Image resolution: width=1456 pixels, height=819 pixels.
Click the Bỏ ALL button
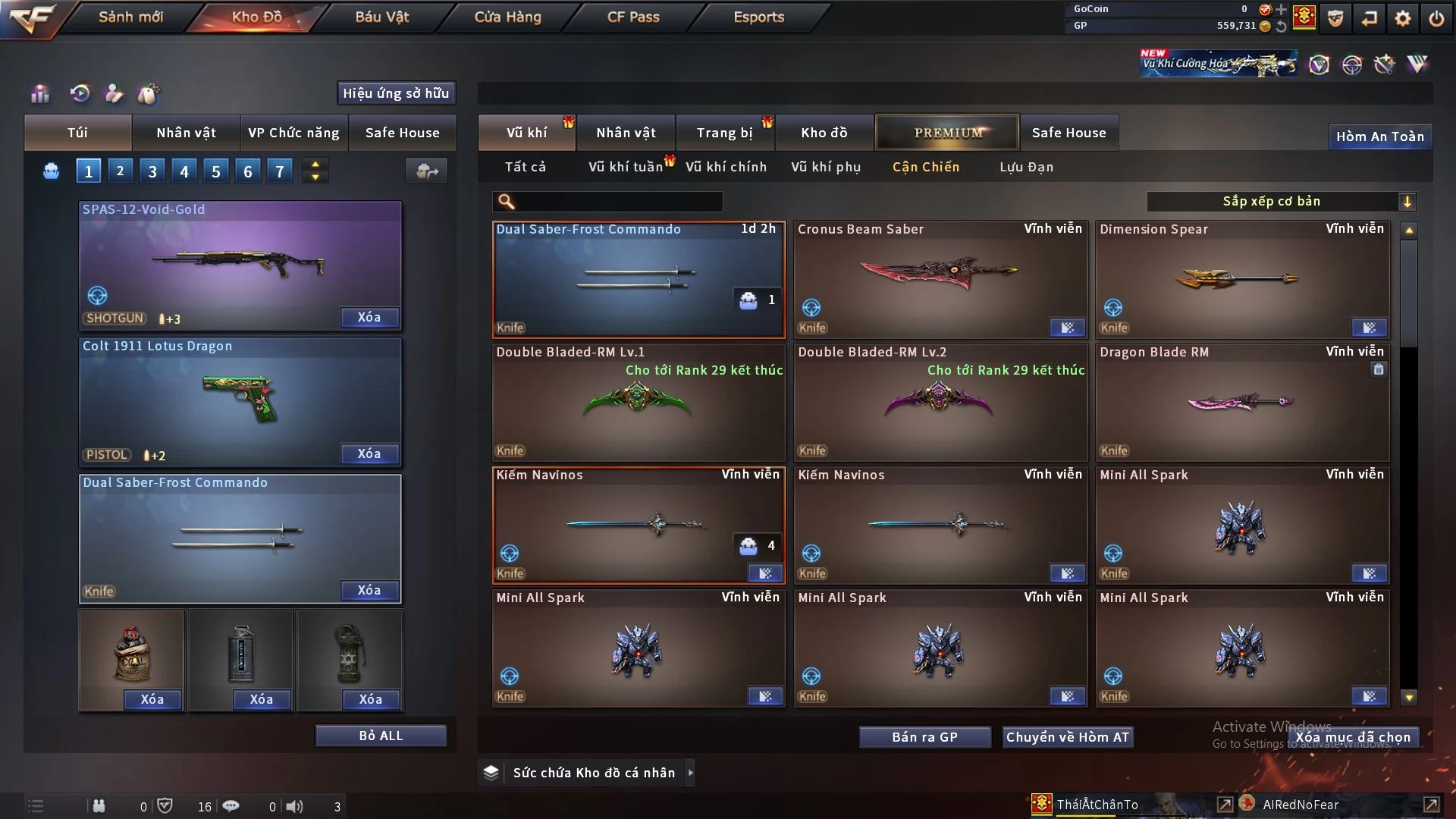tap(381, 736)
